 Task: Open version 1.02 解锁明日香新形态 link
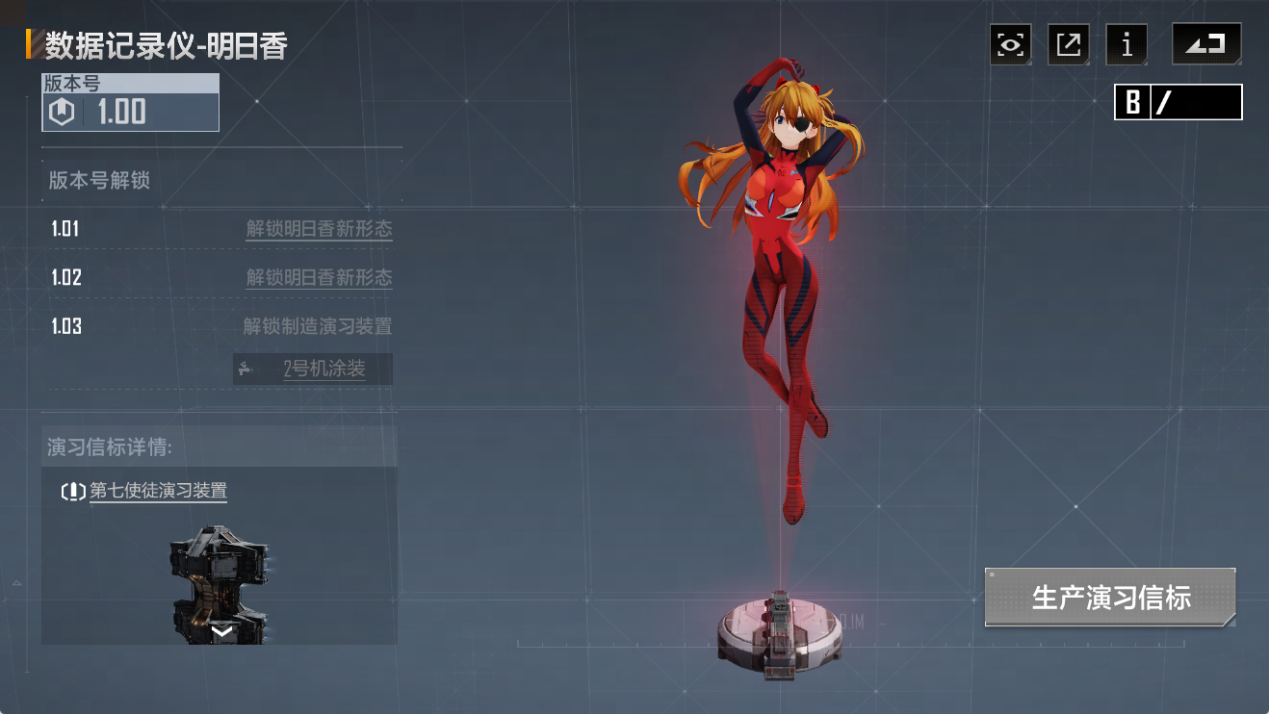319,278
